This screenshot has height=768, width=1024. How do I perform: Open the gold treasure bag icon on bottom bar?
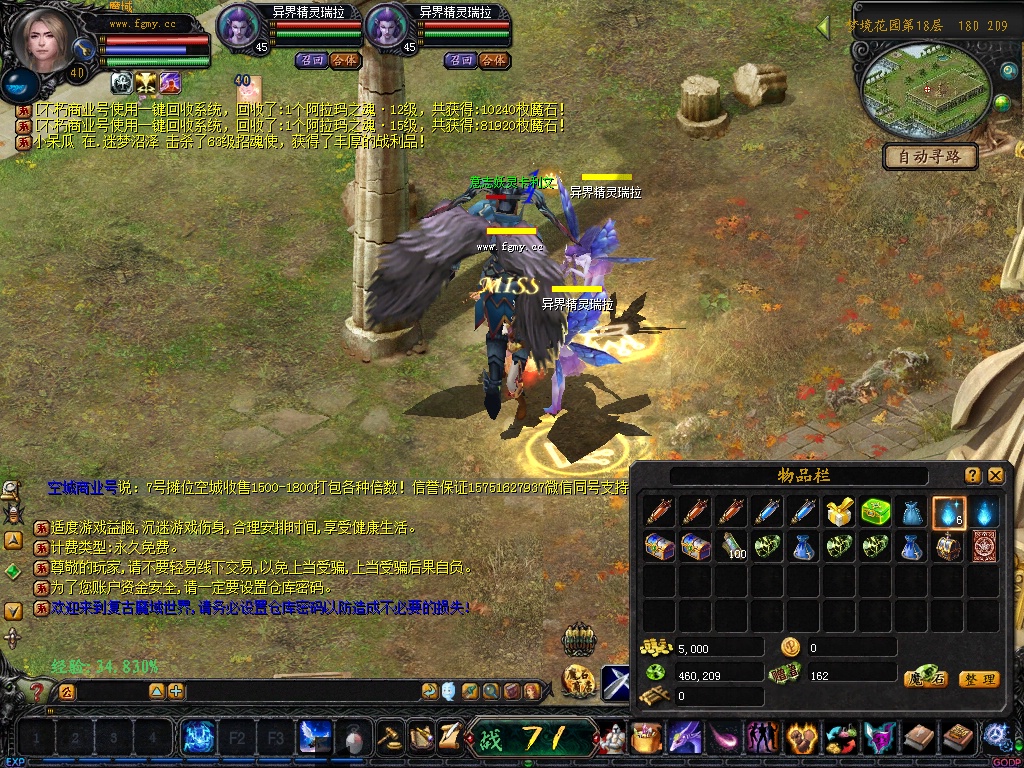[647, 739]
